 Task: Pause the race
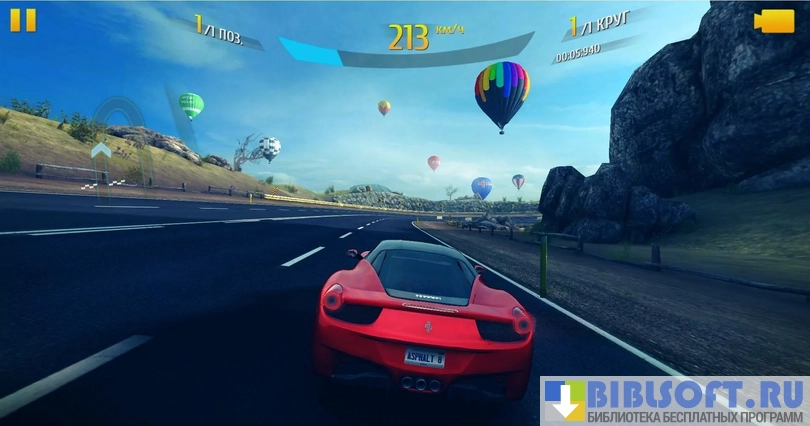(x=23, y=20)
